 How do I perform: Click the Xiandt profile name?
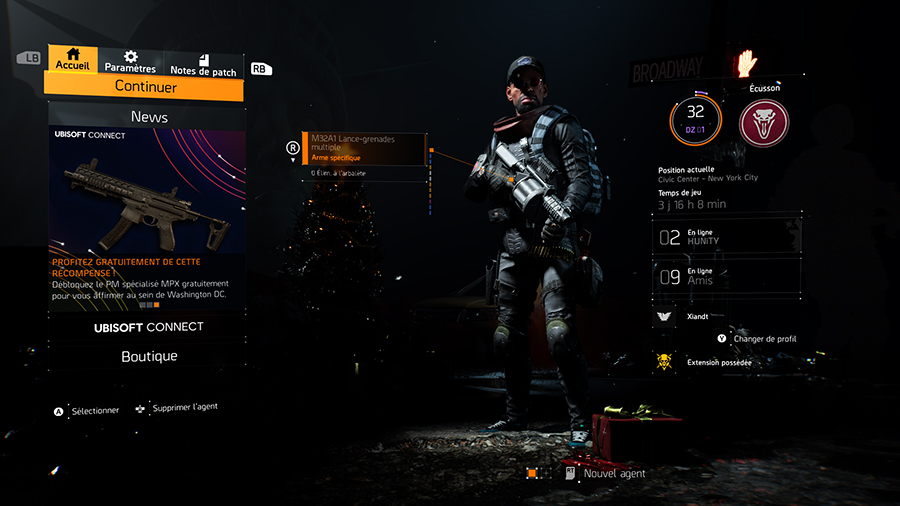[700, 315]
